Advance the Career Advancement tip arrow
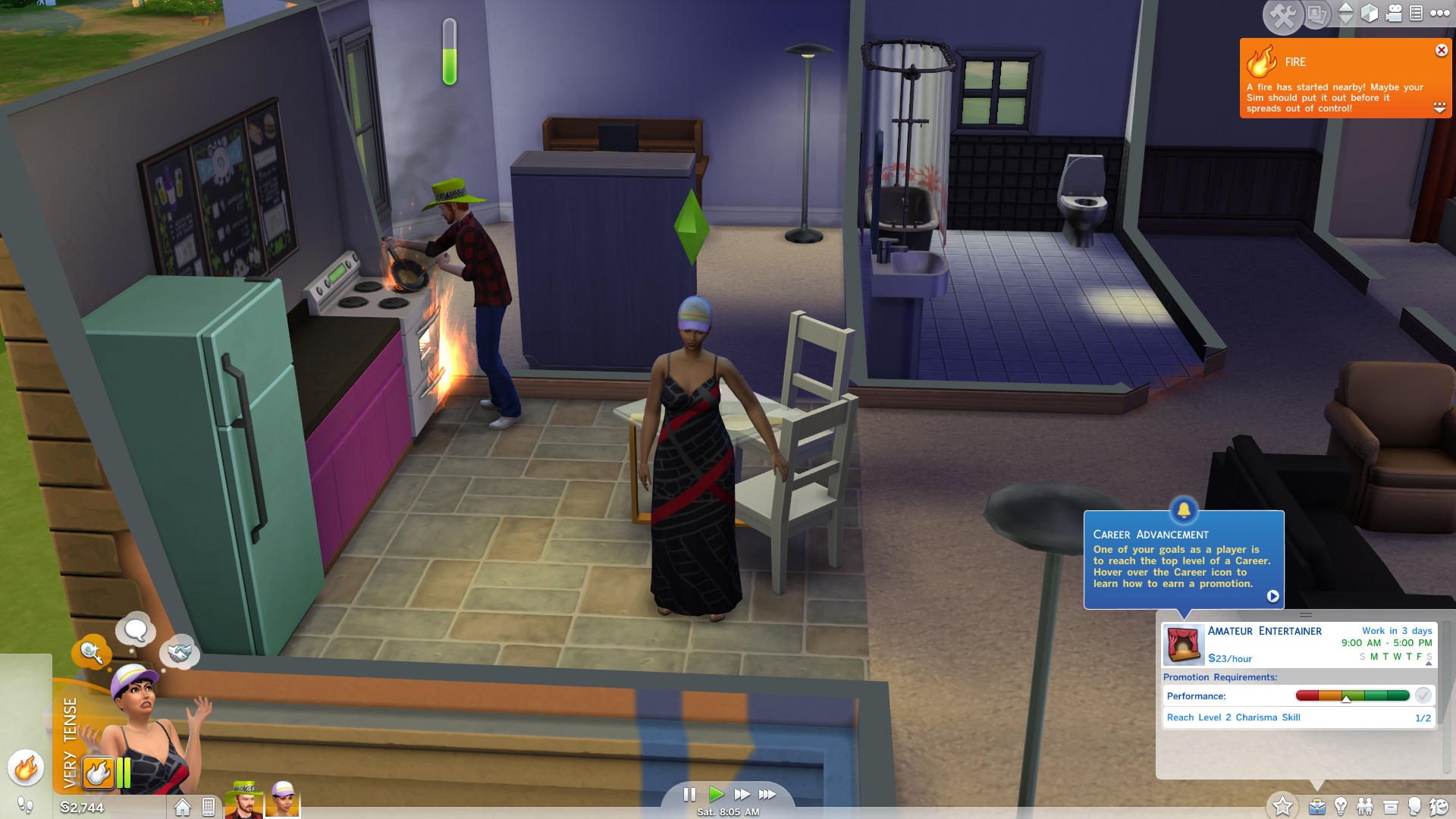The height and width of the screenshot is (819, 1456). (x=1273, y=595)
